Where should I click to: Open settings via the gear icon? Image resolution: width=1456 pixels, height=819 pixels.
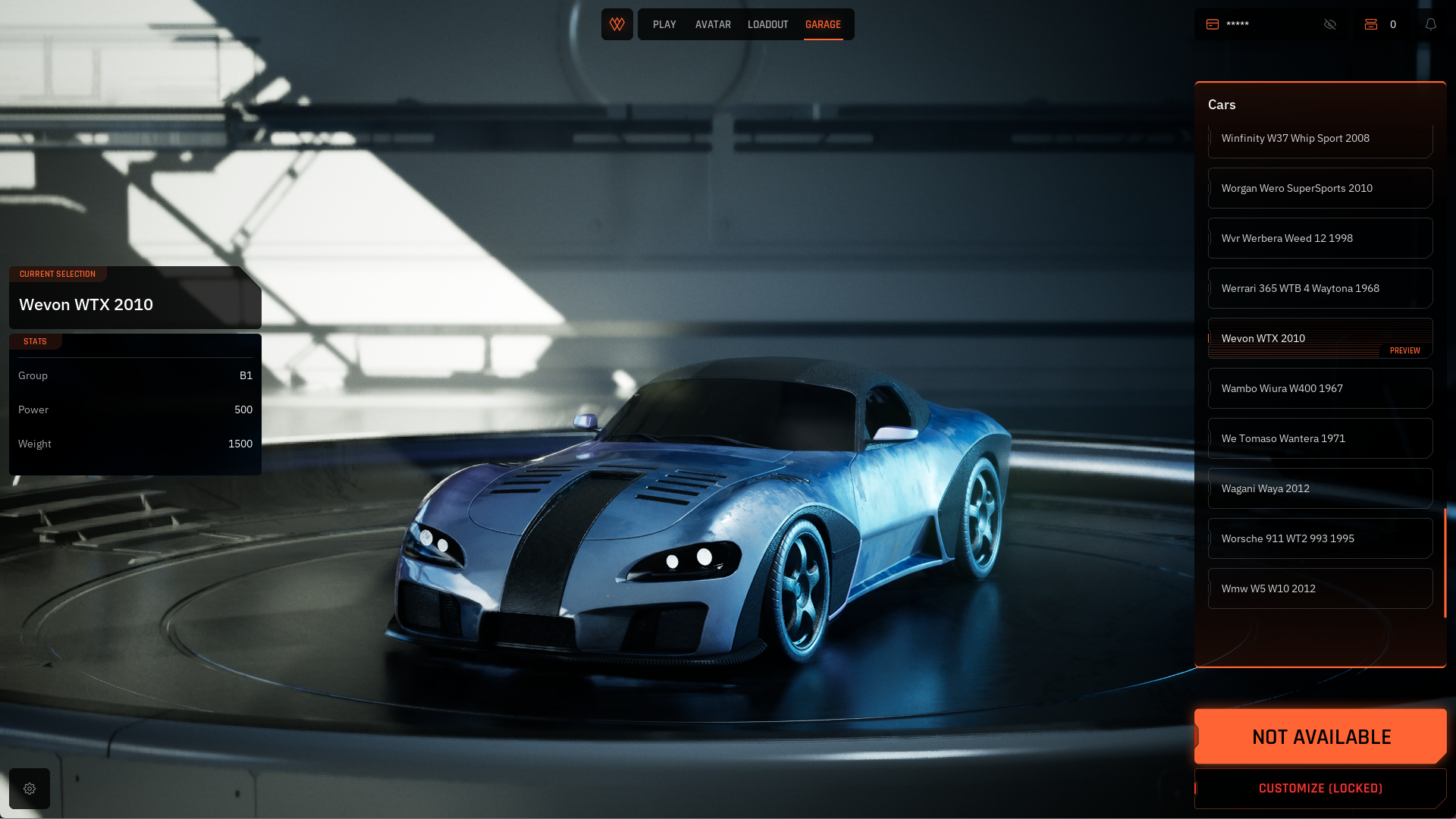[30, 789]
